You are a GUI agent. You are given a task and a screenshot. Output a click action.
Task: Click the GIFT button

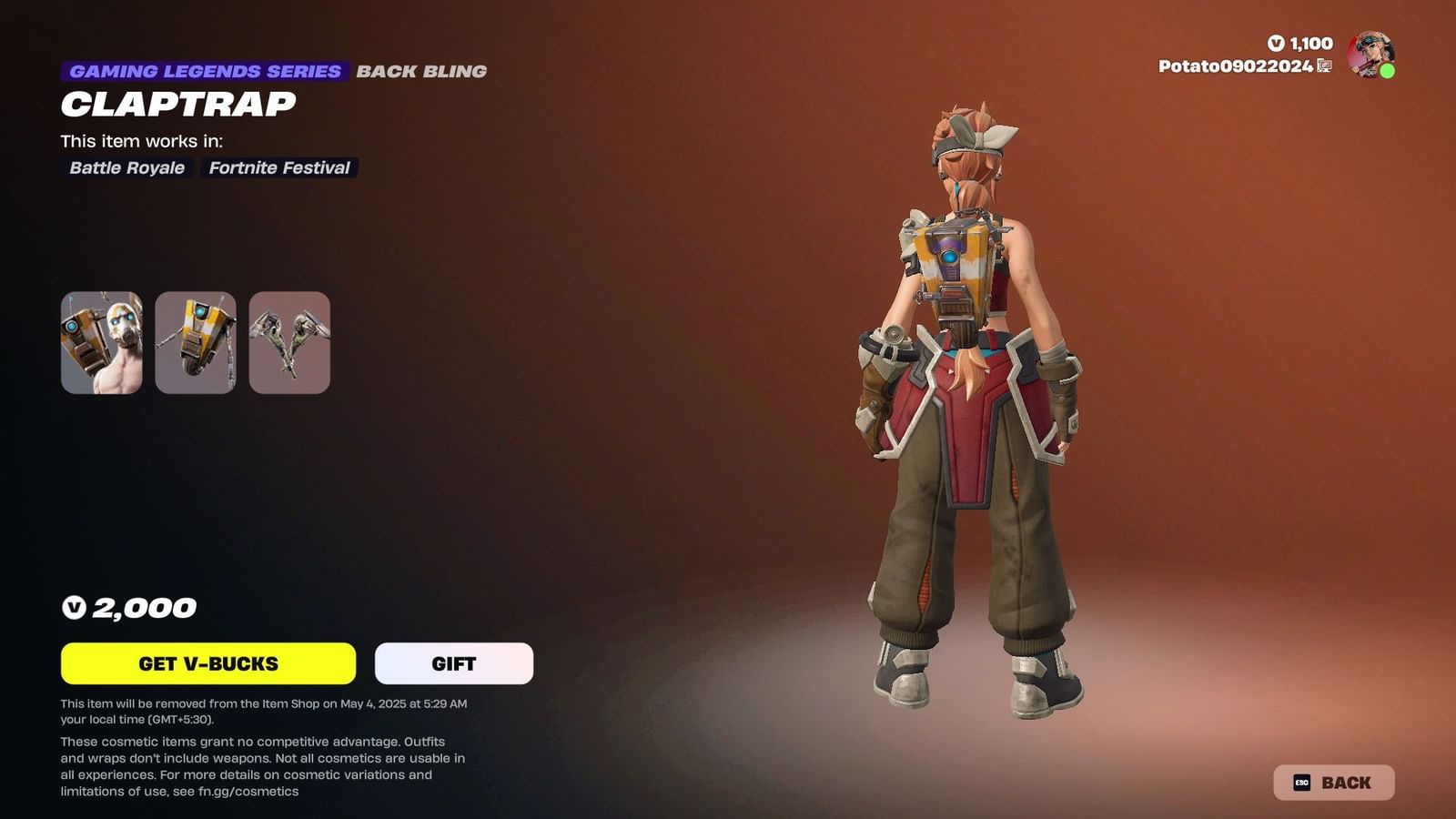[452, 663]
